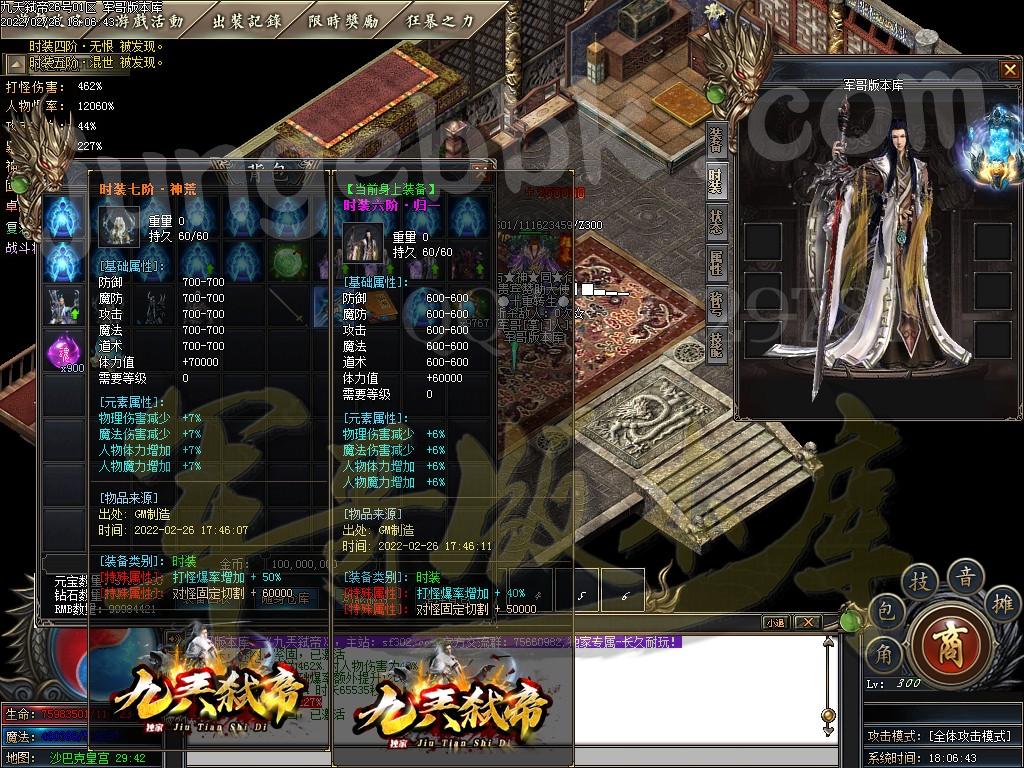1024x768 pixels.
Task: Open the 称号 titles tab
Action: pos(716,303)
